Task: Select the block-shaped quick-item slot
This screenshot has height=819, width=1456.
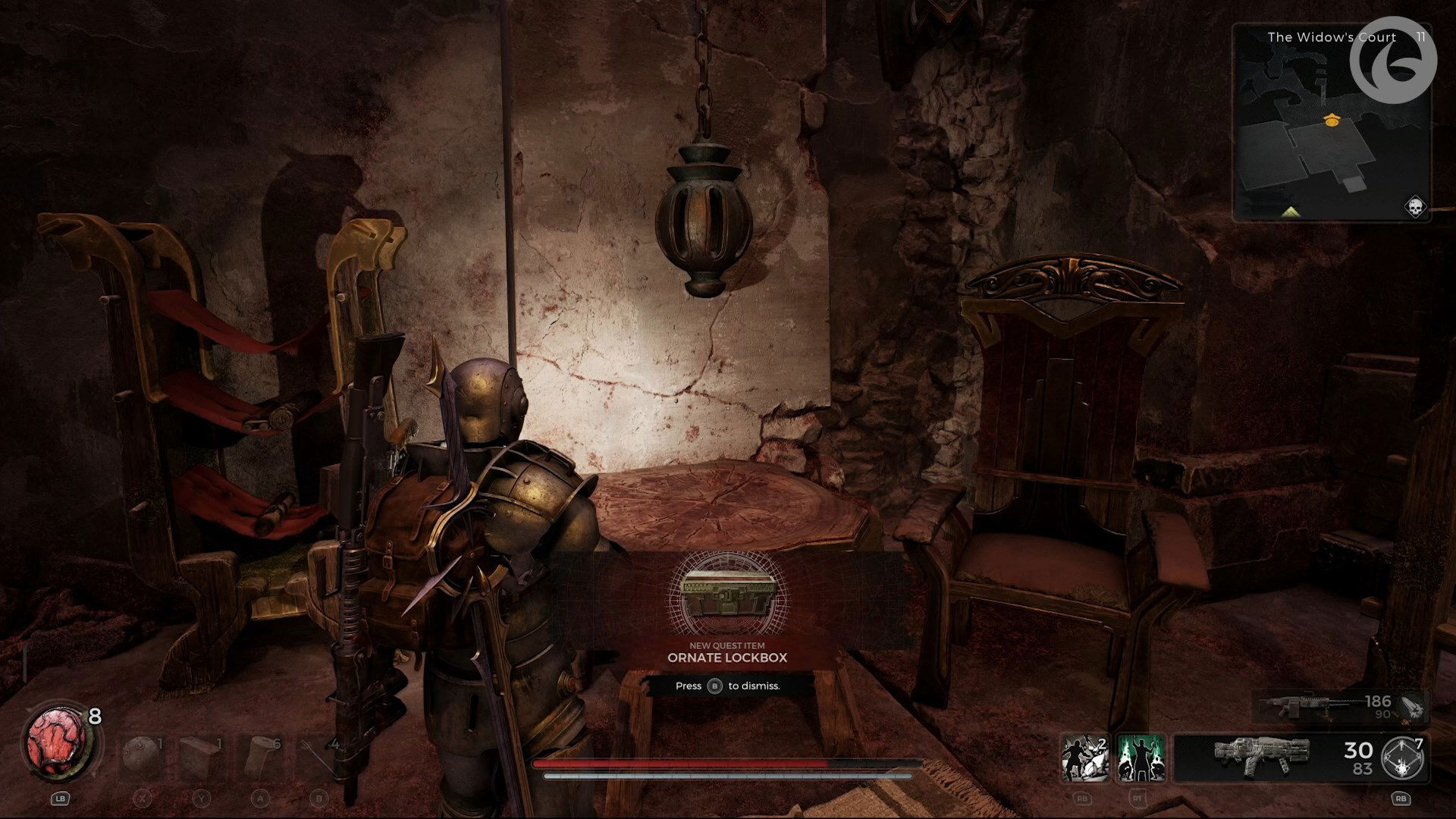Action: [200, 756]
